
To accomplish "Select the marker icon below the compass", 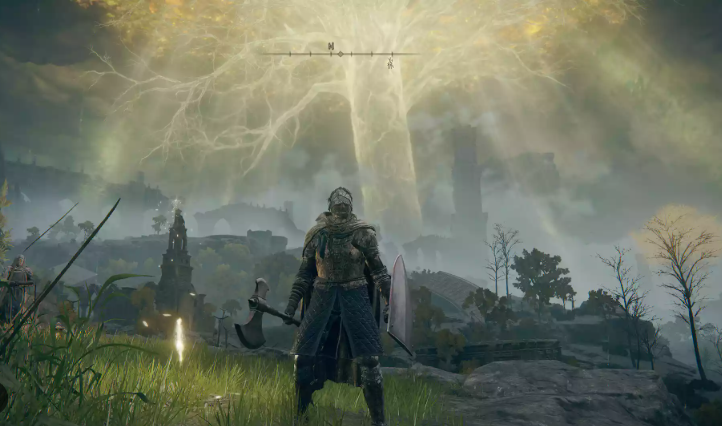I will click(390, 63).
